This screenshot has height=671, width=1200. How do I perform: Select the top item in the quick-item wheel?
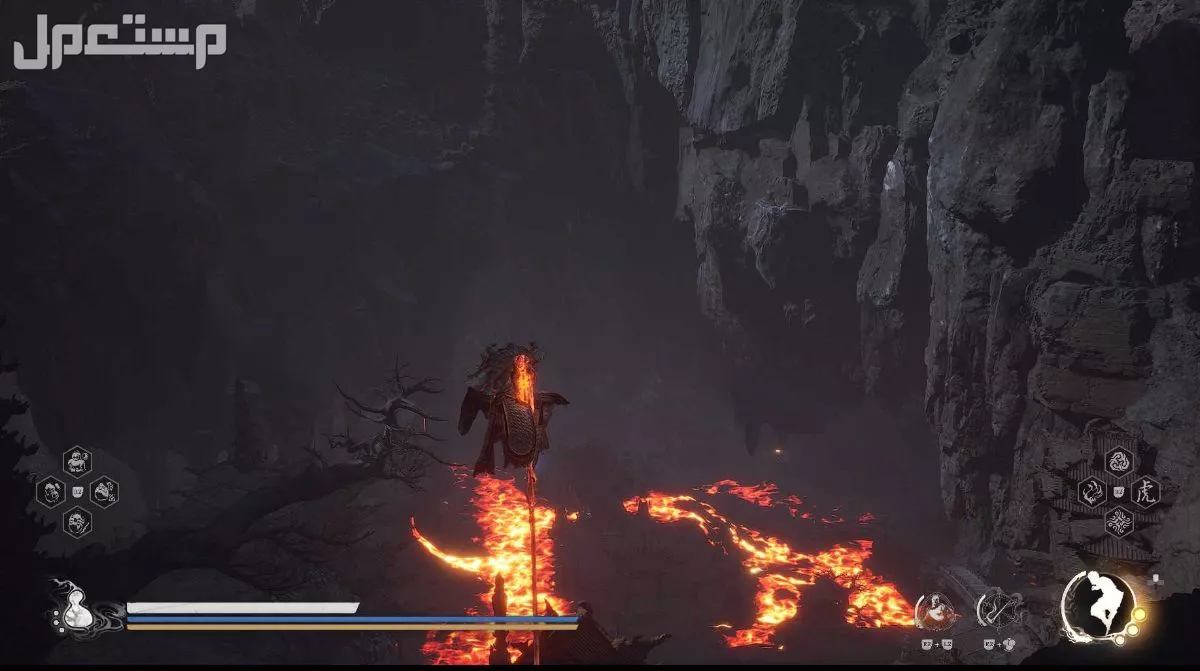(x=77, y=461)
